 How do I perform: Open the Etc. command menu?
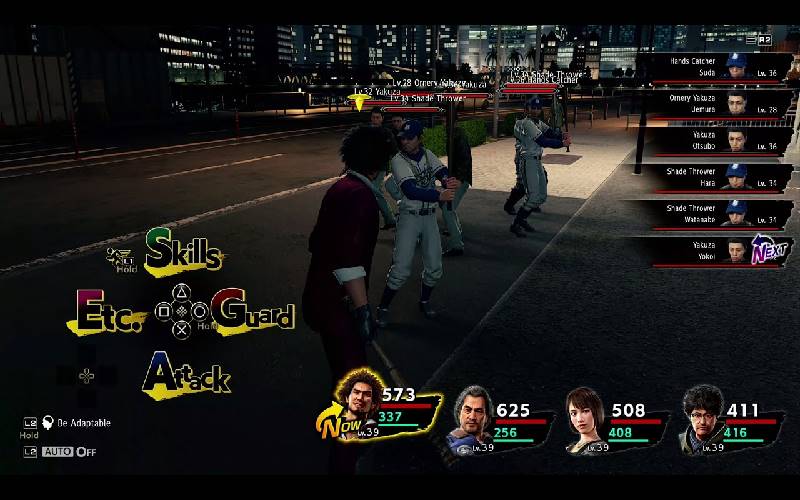[x=109, y=312]
